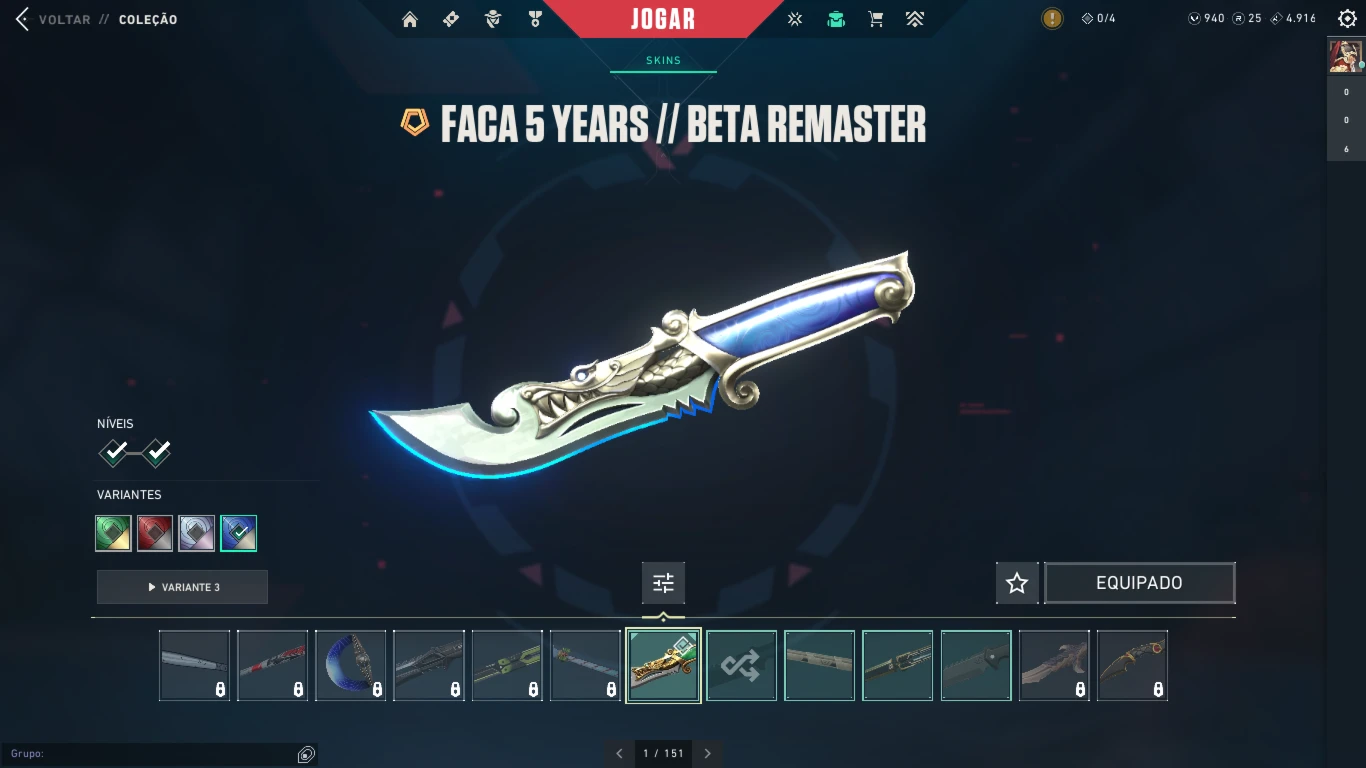Open the medal career icon
This screenshot has height=768, width=1366.
(535, 19)
